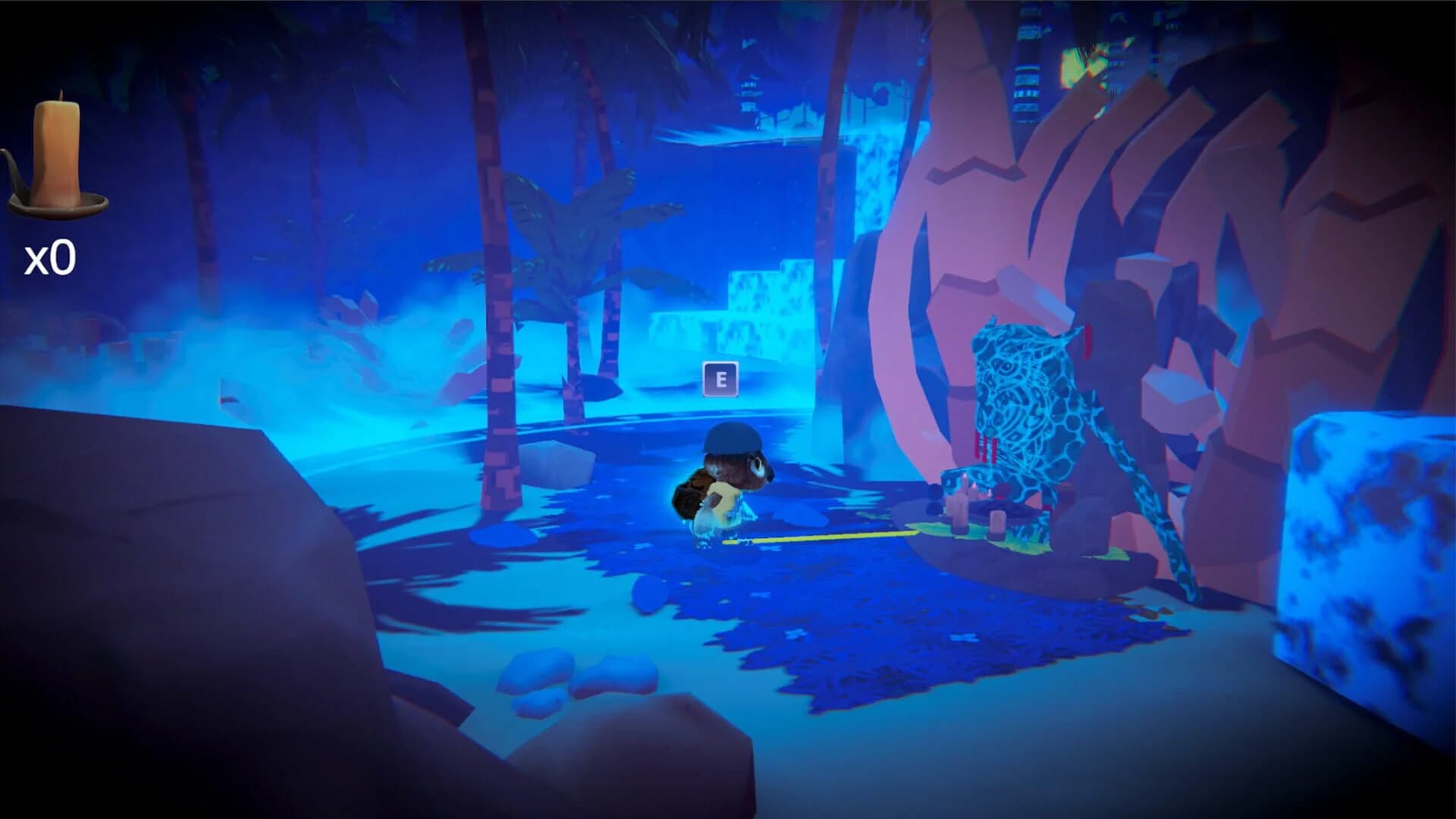Toggle the E key interaction button
Image resolution: width=1456 pixels, height=819 pixels.
[x=719, y=379]
